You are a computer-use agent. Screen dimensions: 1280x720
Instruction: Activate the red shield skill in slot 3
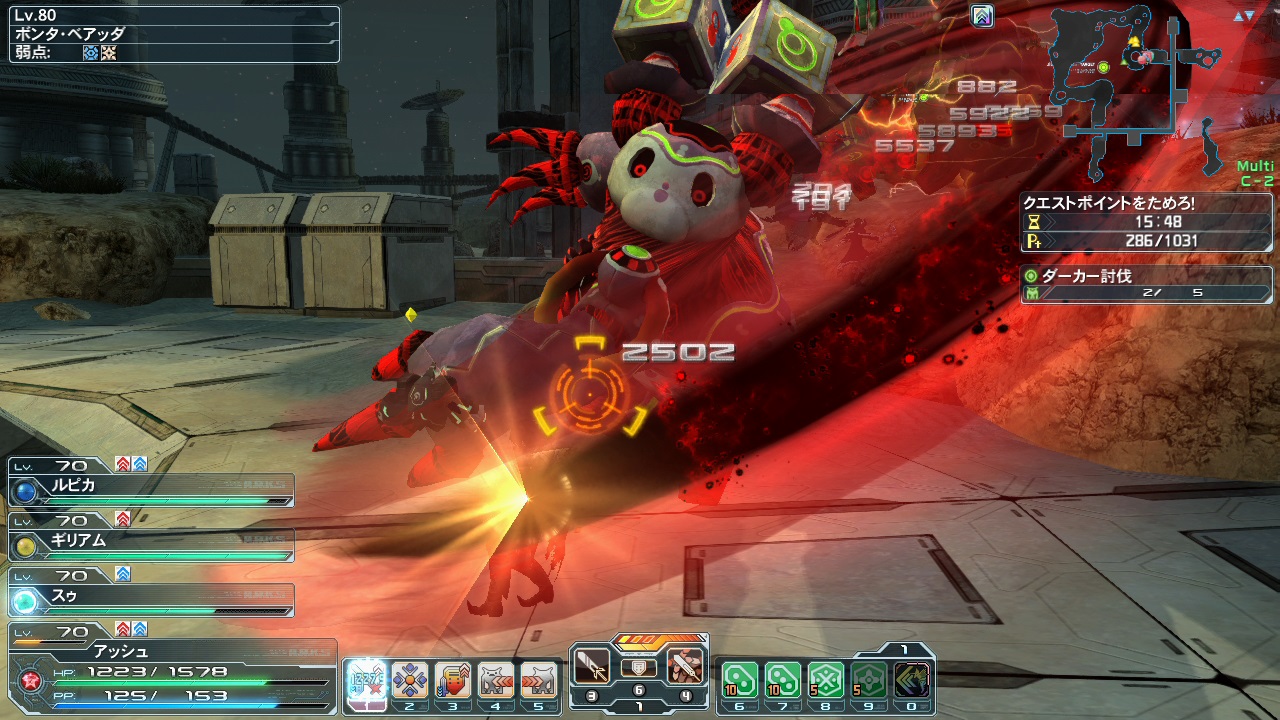click(453, 681)
